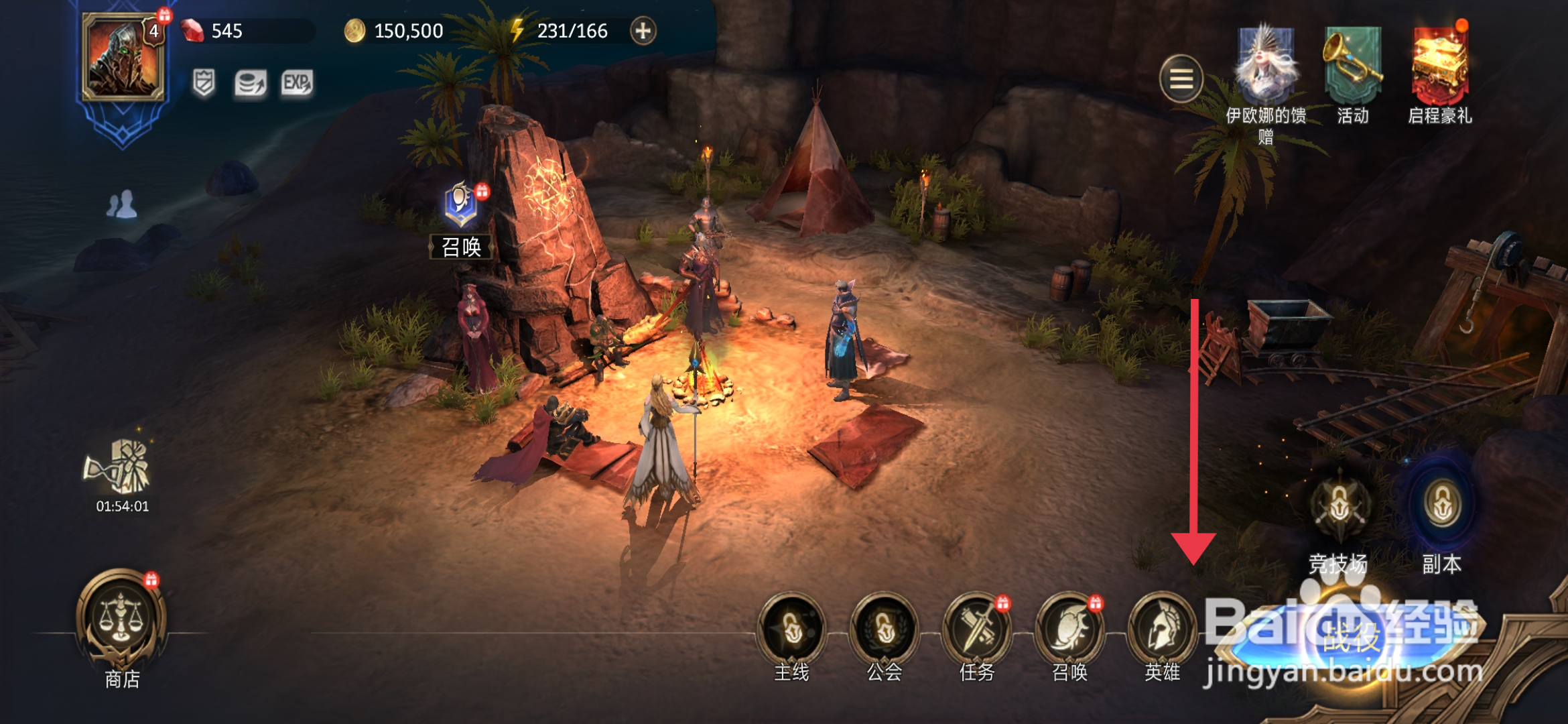The width and height of the screenshot is (1568, 724).
Task: Claim the 启程豪礼 starter gift chest
Action: pyautogui.click(x=1440, y=67)
